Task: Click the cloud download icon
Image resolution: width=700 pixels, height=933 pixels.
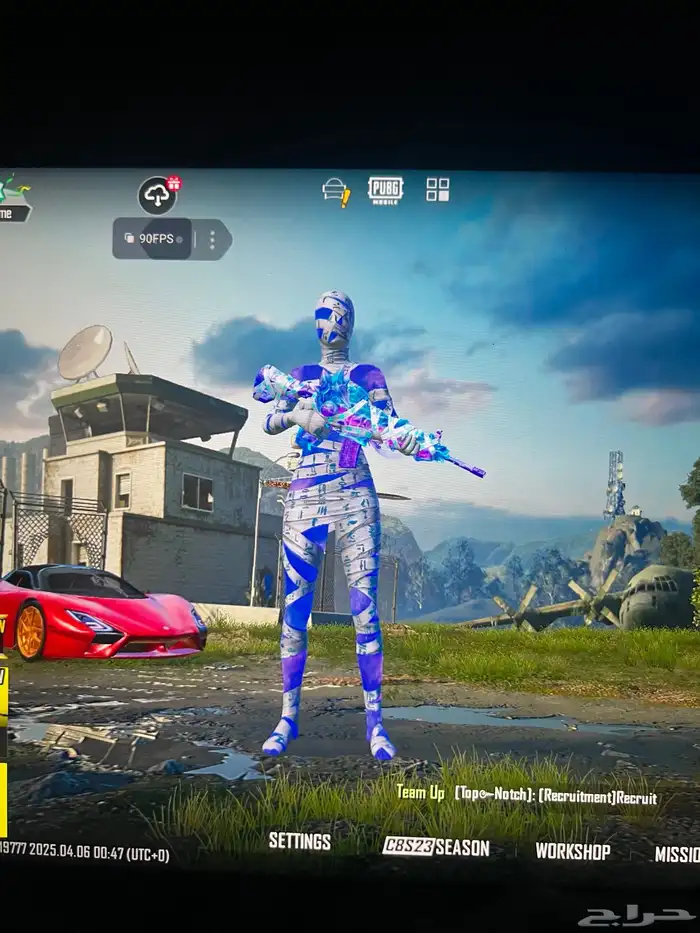Action: (157, 195)
